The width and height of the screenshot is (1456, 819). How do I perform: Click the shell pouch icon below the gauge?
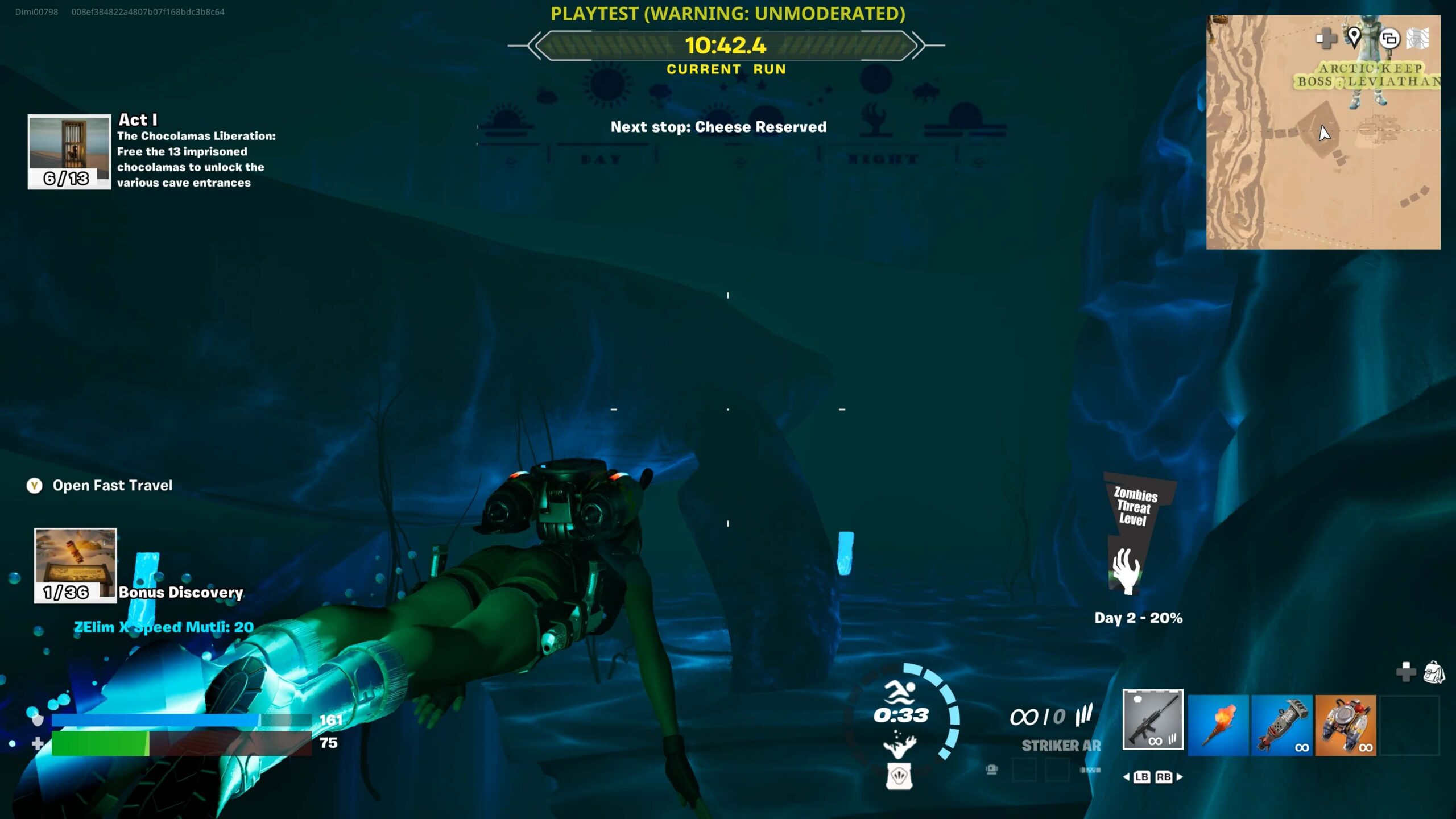(x=899, y=776)
